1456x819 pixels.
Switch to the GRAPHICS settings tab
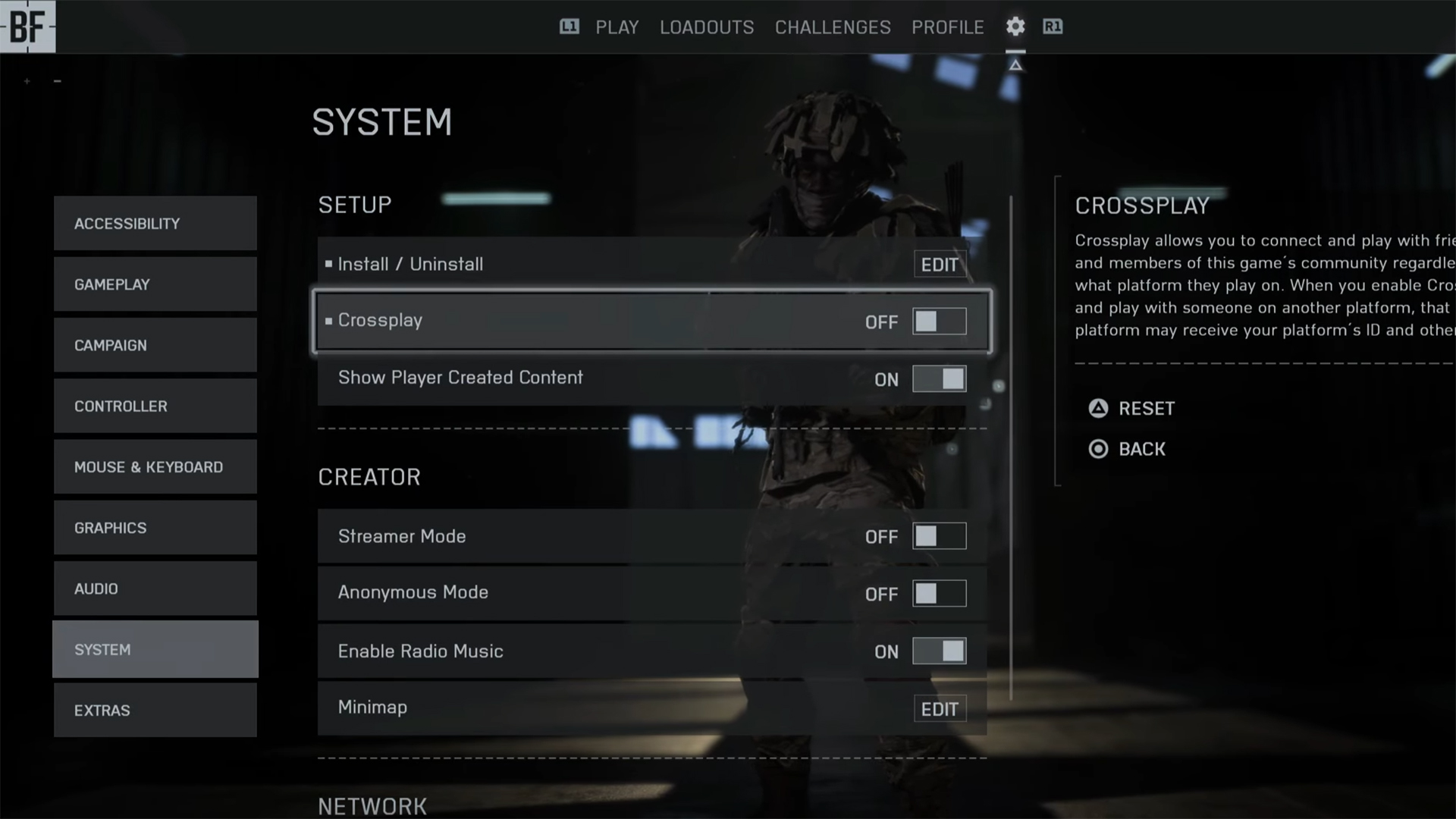click(155, 527)
